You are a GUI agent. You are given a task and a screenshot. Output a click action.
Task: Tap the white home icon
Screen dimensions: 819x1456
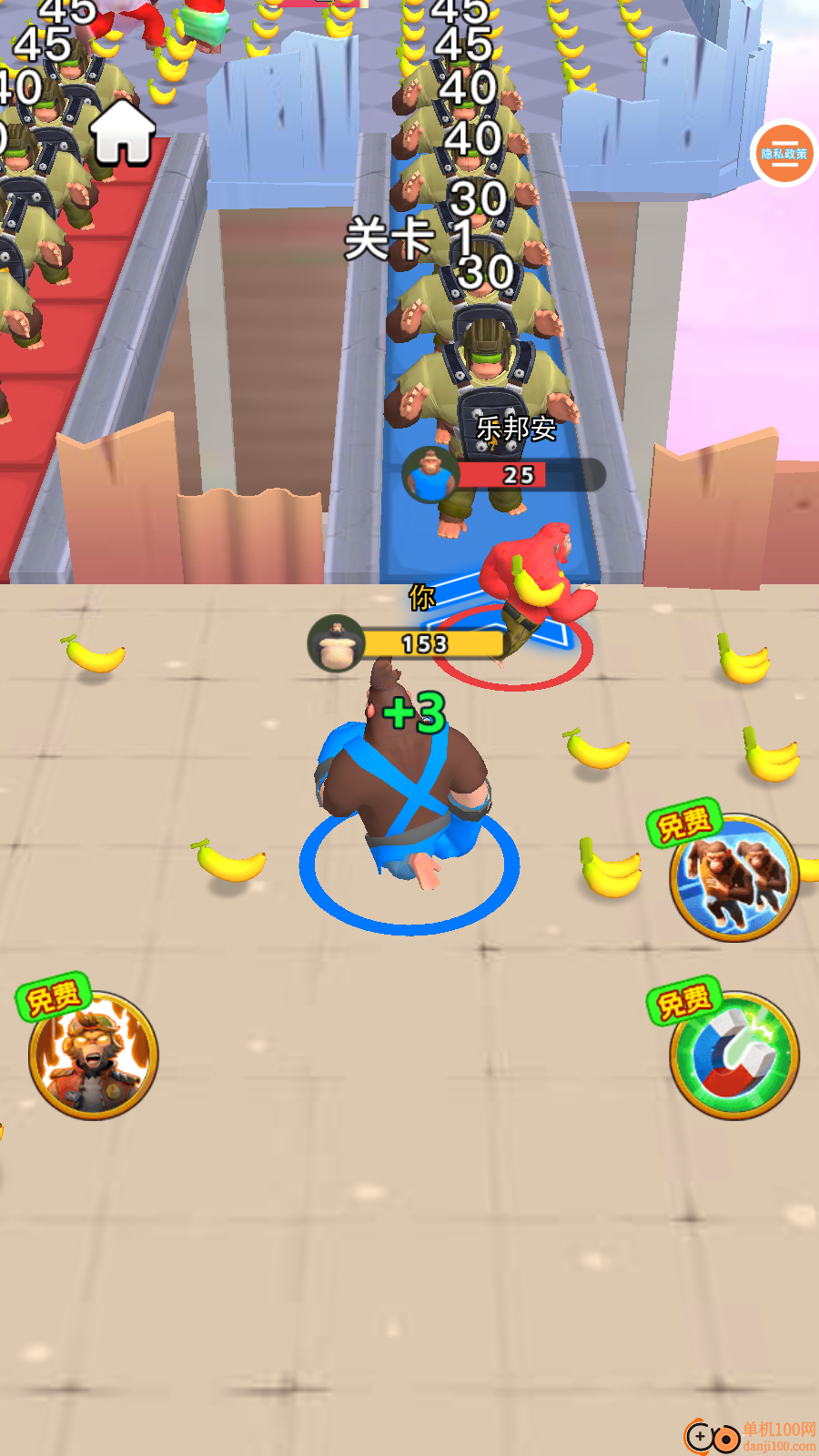coord(123,133)
